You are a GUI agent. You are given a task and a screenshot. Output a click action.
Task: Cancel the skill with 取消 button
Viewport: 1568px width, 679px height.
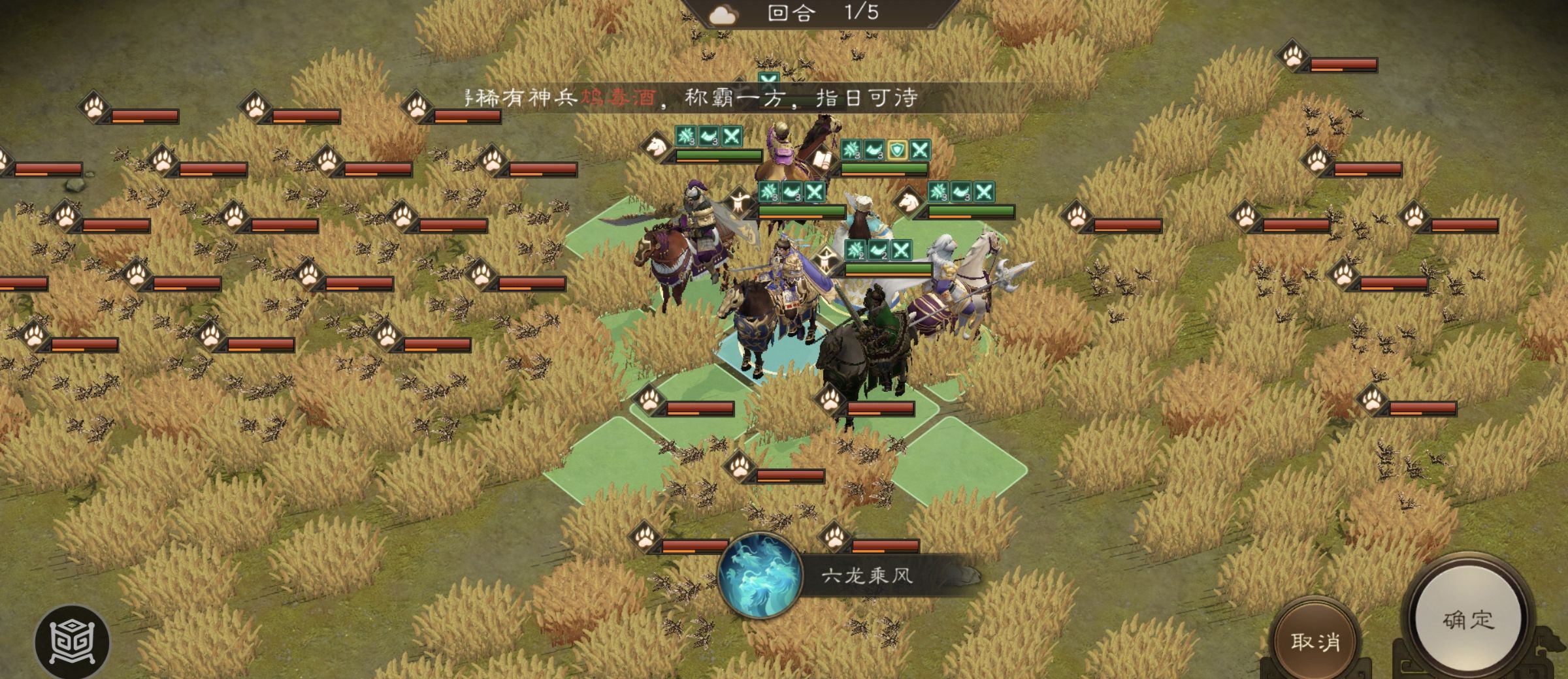click(x=1315, y=641)
